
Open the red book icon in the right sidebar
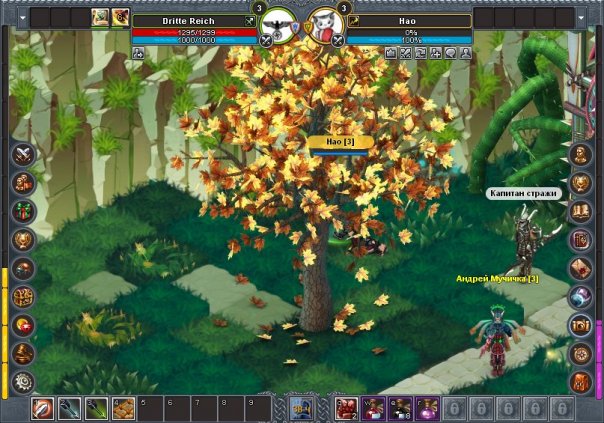tap(581, 240)
